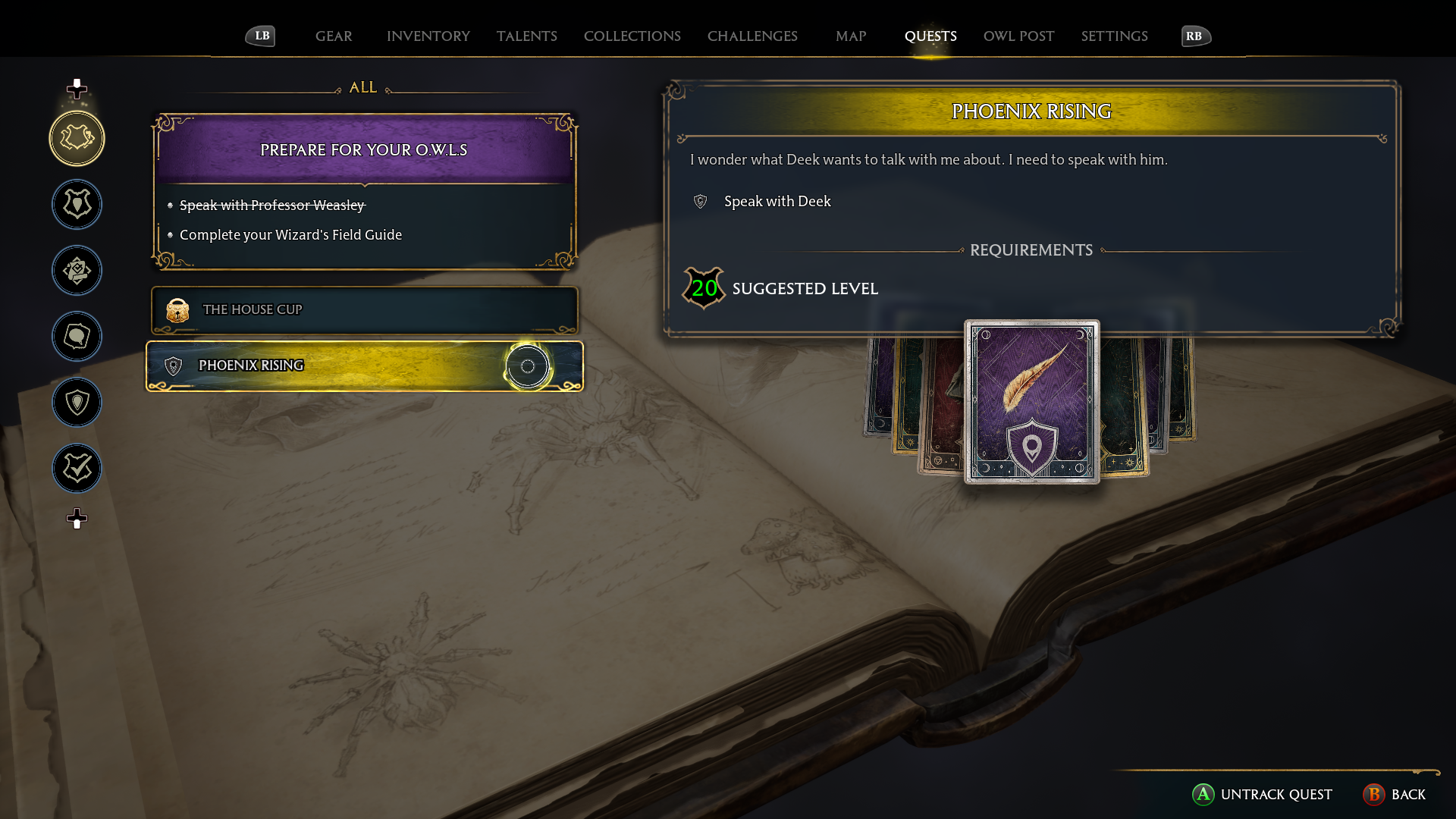This screenshot has height=819, width=1456.
Task: Open the Owl Post menu
Action: pyautogui.click(x=1018, y=36)
